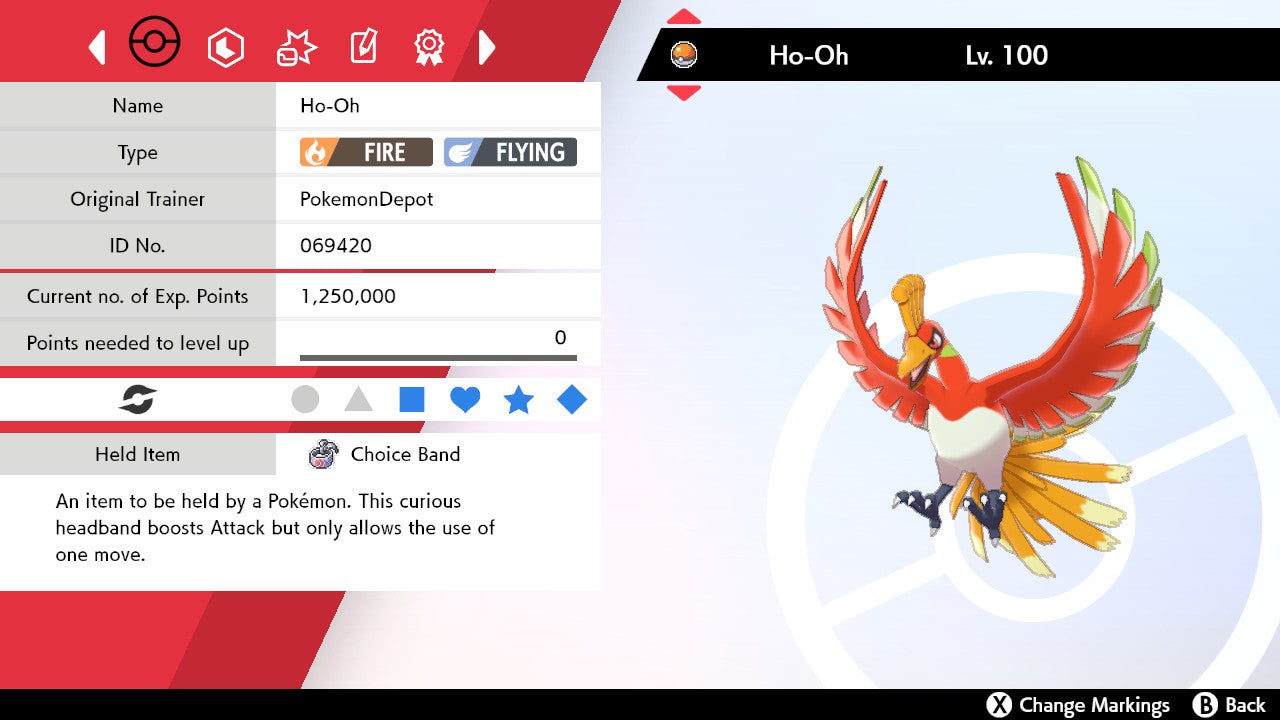Go to next tab with right arrow
The image size is (1280, 720).
(487, 47)
